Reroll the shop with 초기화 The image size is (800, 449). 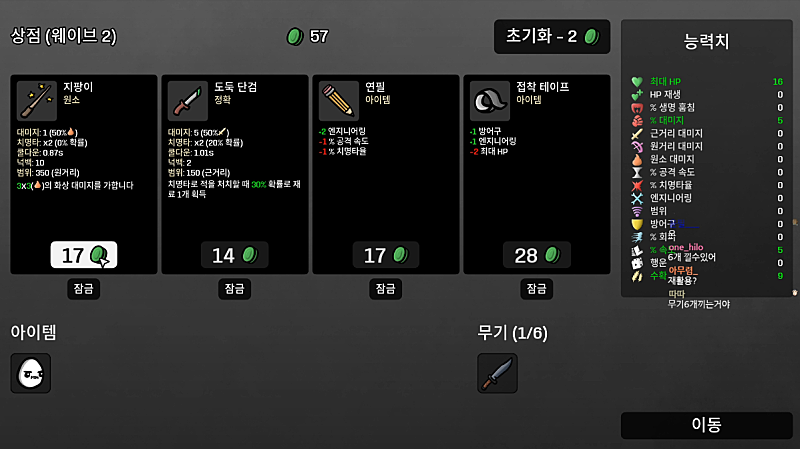(552, 37)
